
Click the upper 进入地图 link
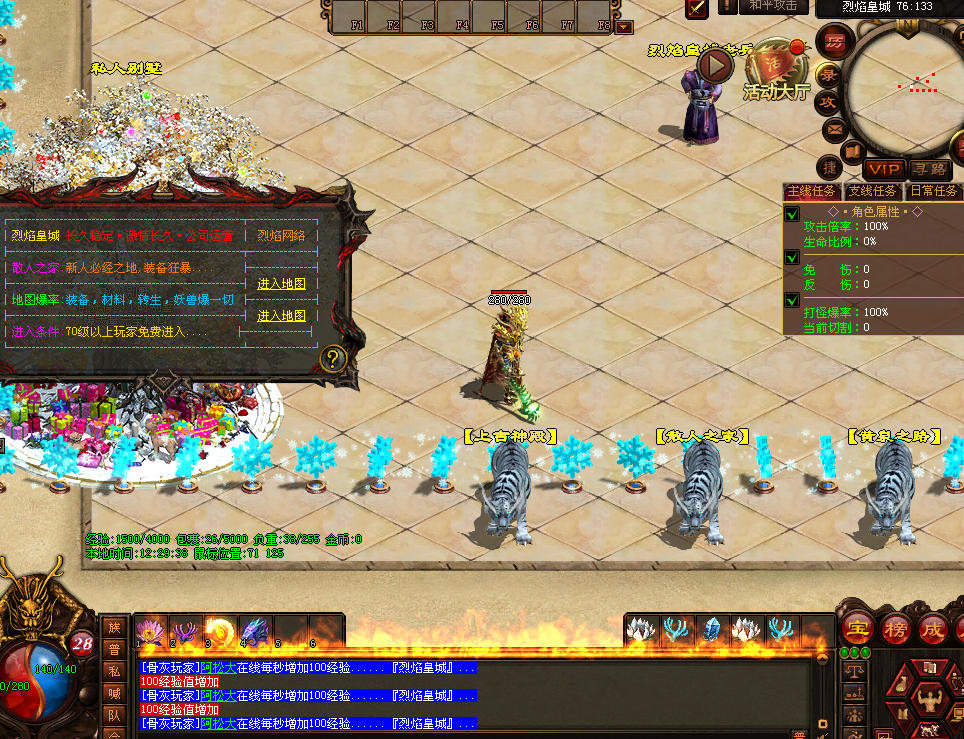[281, 284]
